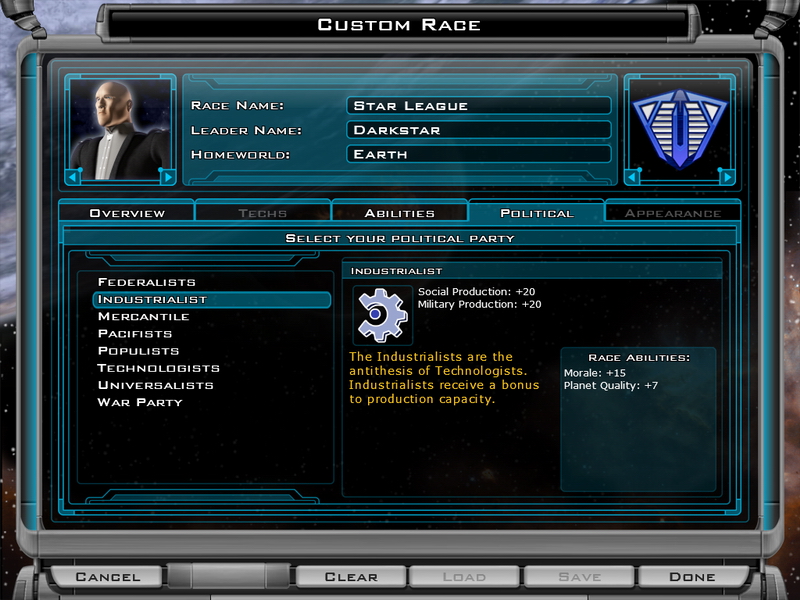Pick the Mercantile party

(143, 316)
